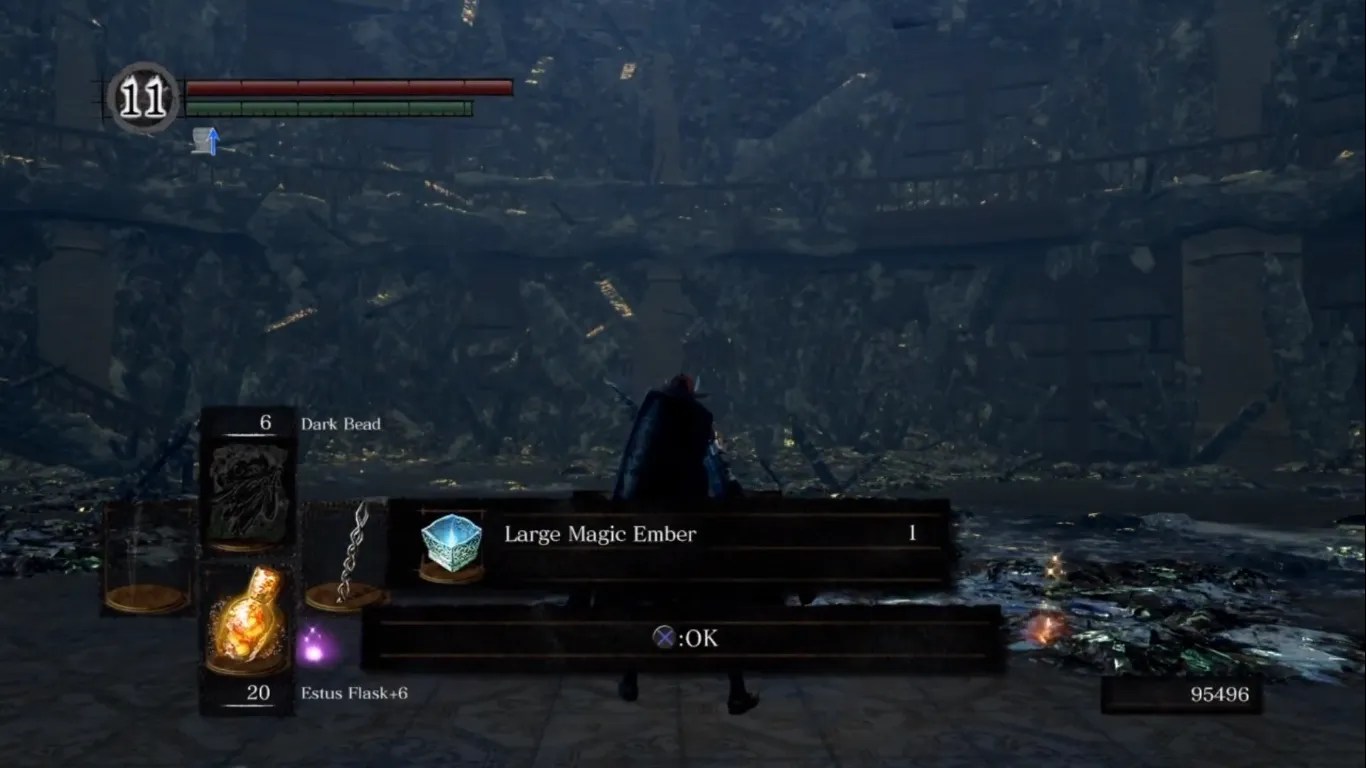Click the blue upward-arrow status effect icon
Screen dimensions: 1366x768
click(212, 142)
